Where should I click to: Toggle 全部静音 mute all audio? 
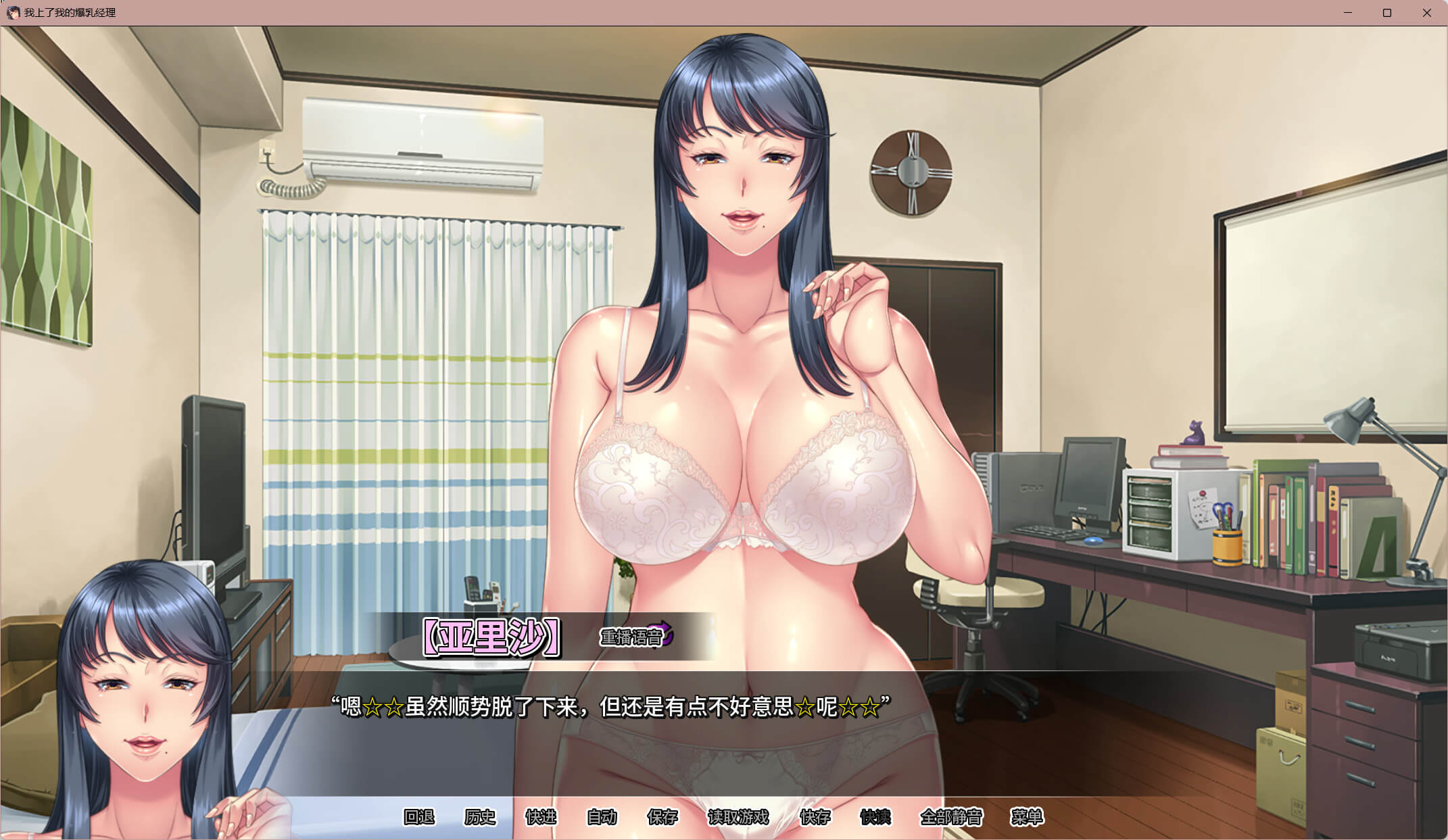click(951, 817)
